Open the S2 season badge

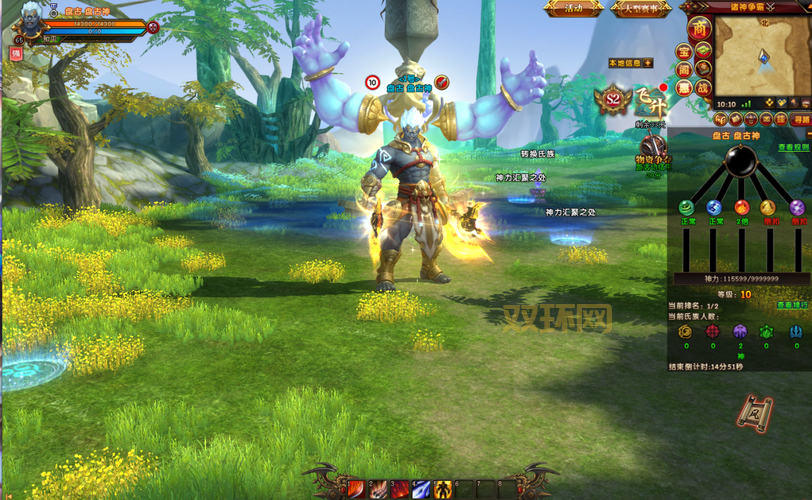(611, 100)
